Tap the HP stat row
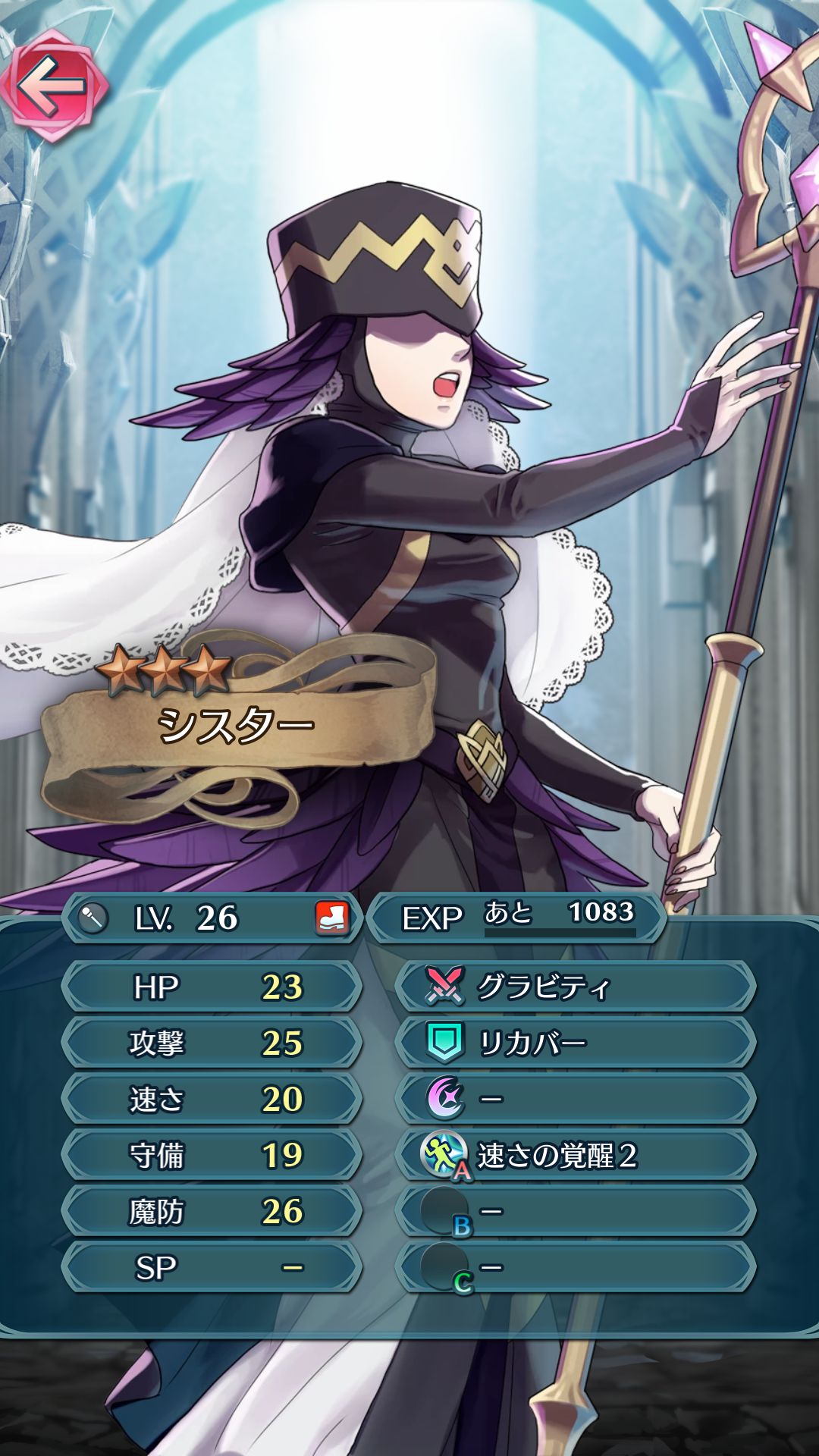Image resolution: width=819 pixels, height=1456 pixels. coord(211,987)
